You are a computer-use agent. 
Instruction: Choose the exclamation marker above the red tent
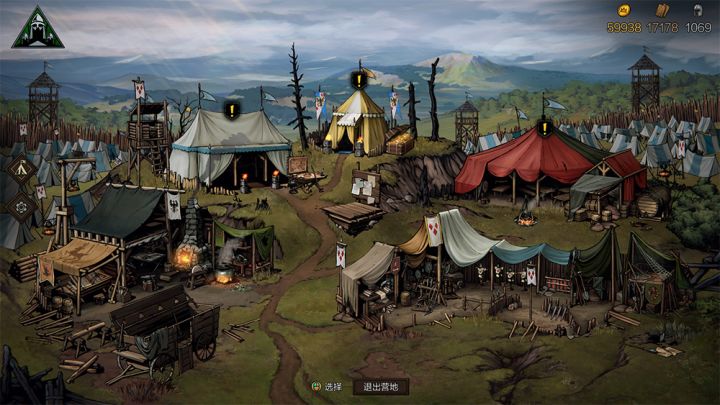coord(544,128)
